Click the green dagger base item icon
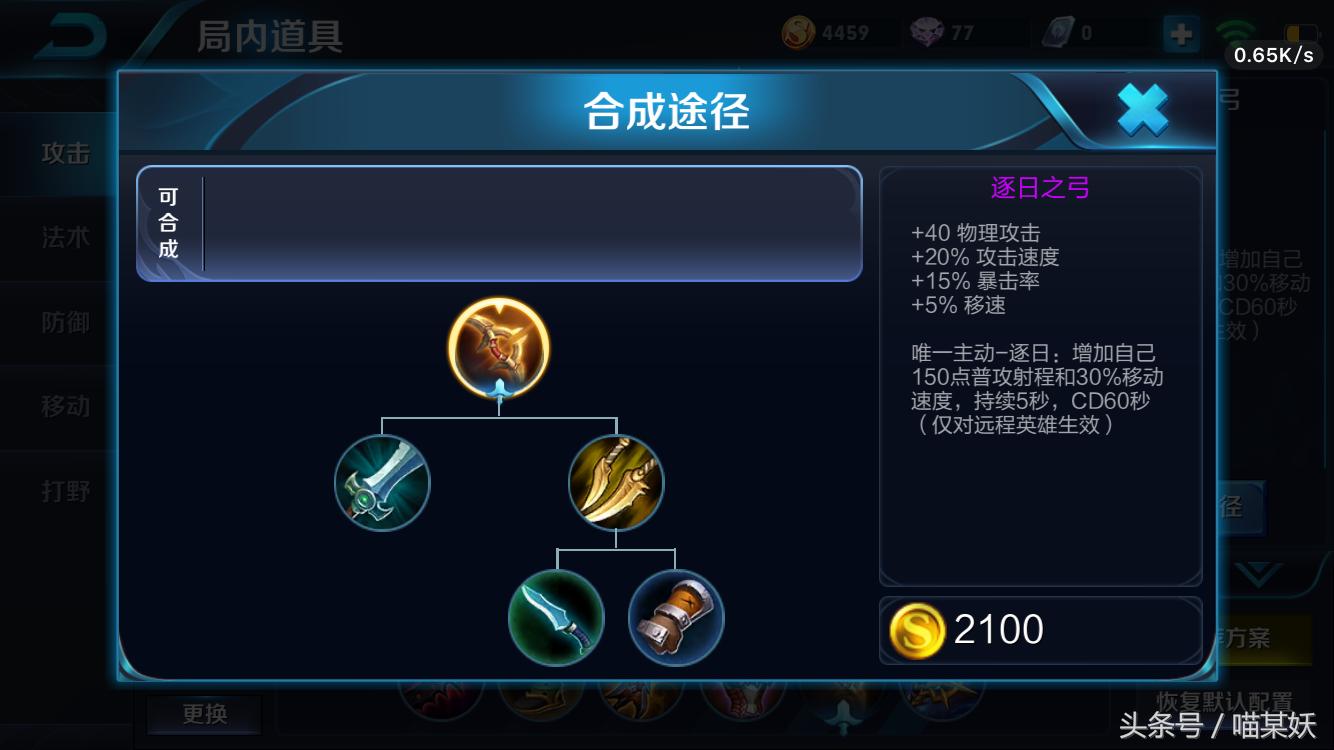1334x750 pixels. [557, 617]
